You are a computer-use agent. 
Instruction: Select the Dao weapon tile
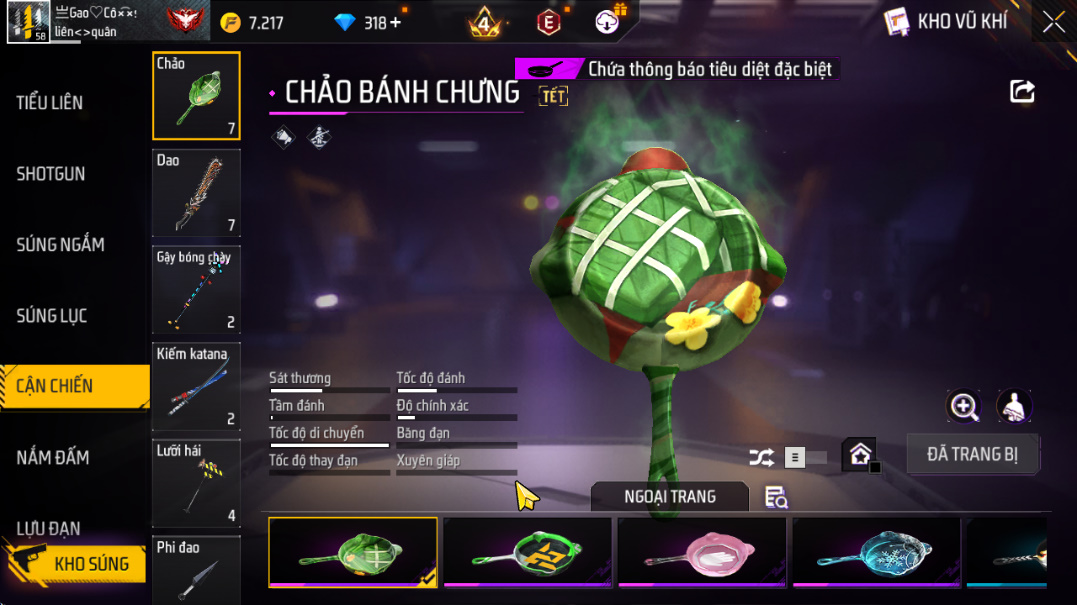click(196, 193)
